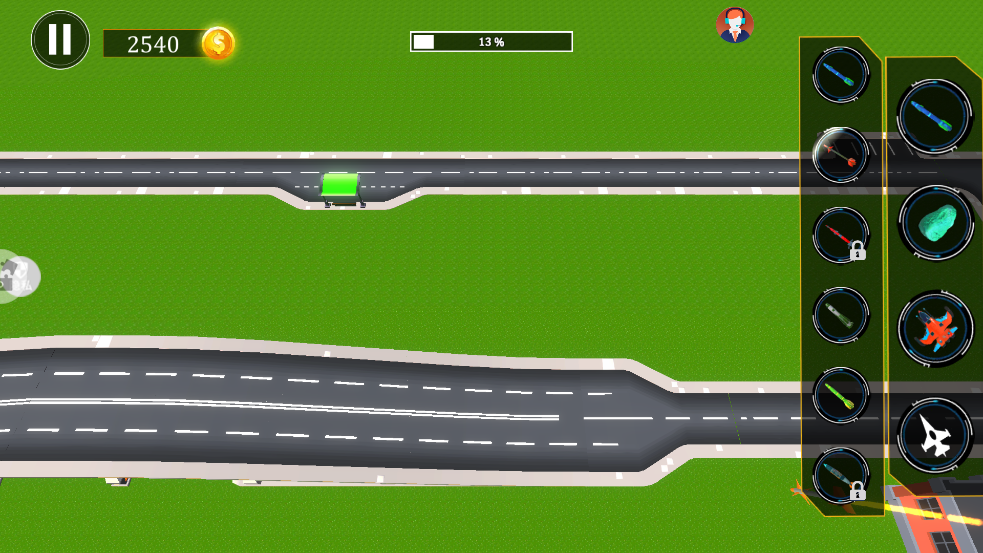Viewport: 983px width, 553px height.
Task: Open the headset operator avatar
Action: (735, 25)
